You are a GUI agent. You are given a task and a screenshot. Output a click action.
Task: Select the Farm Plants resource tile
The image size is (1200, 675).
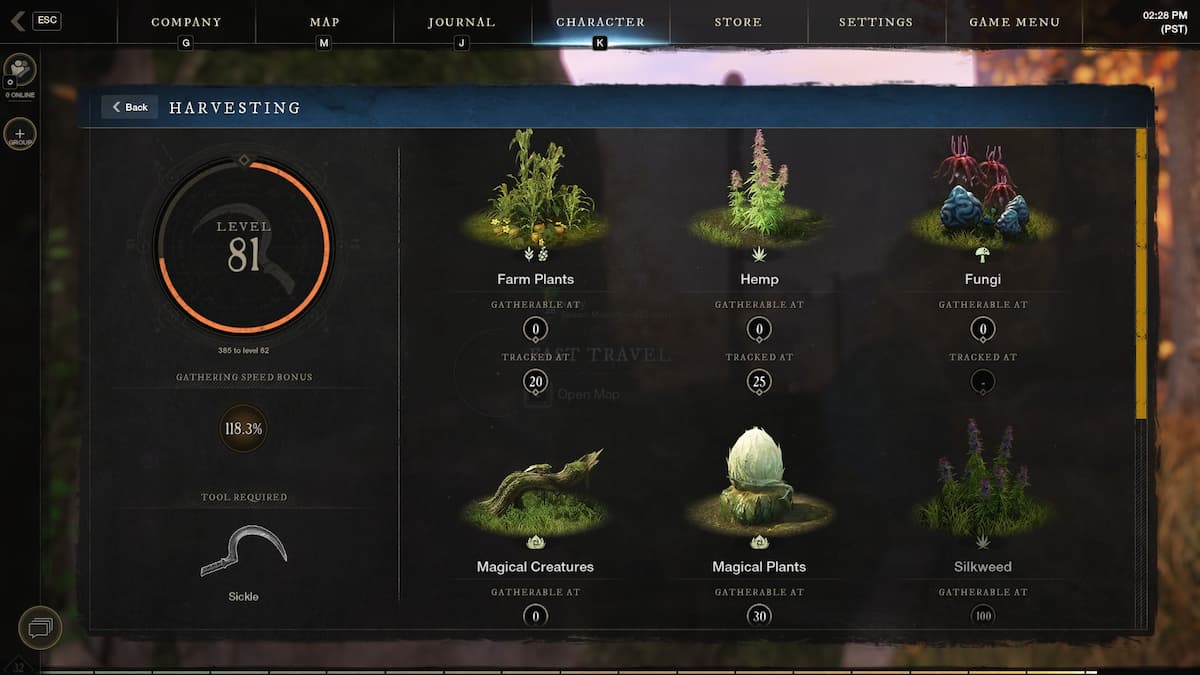(535, 200)
